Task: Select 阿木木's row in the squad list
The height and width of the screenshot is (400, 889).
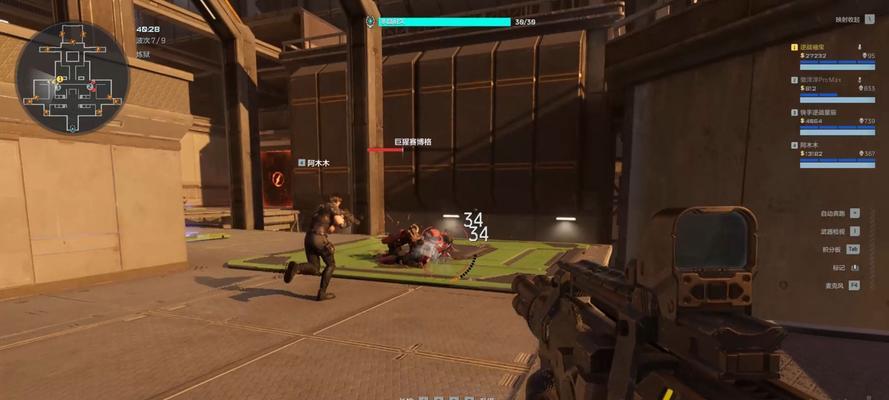Action: click(x=833, y=149)
